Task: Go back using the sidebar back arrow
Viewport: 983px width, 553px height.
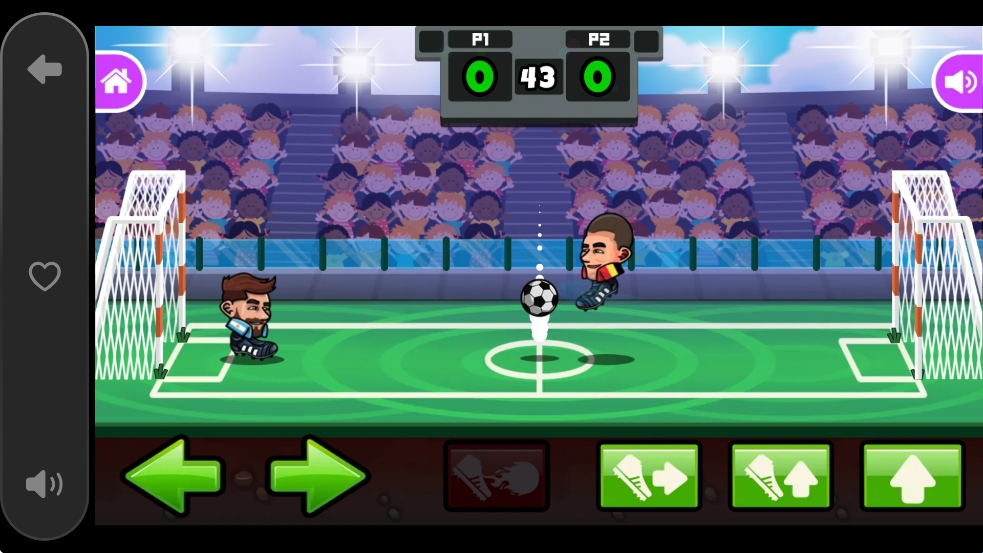Action: (x=45, y=70)
